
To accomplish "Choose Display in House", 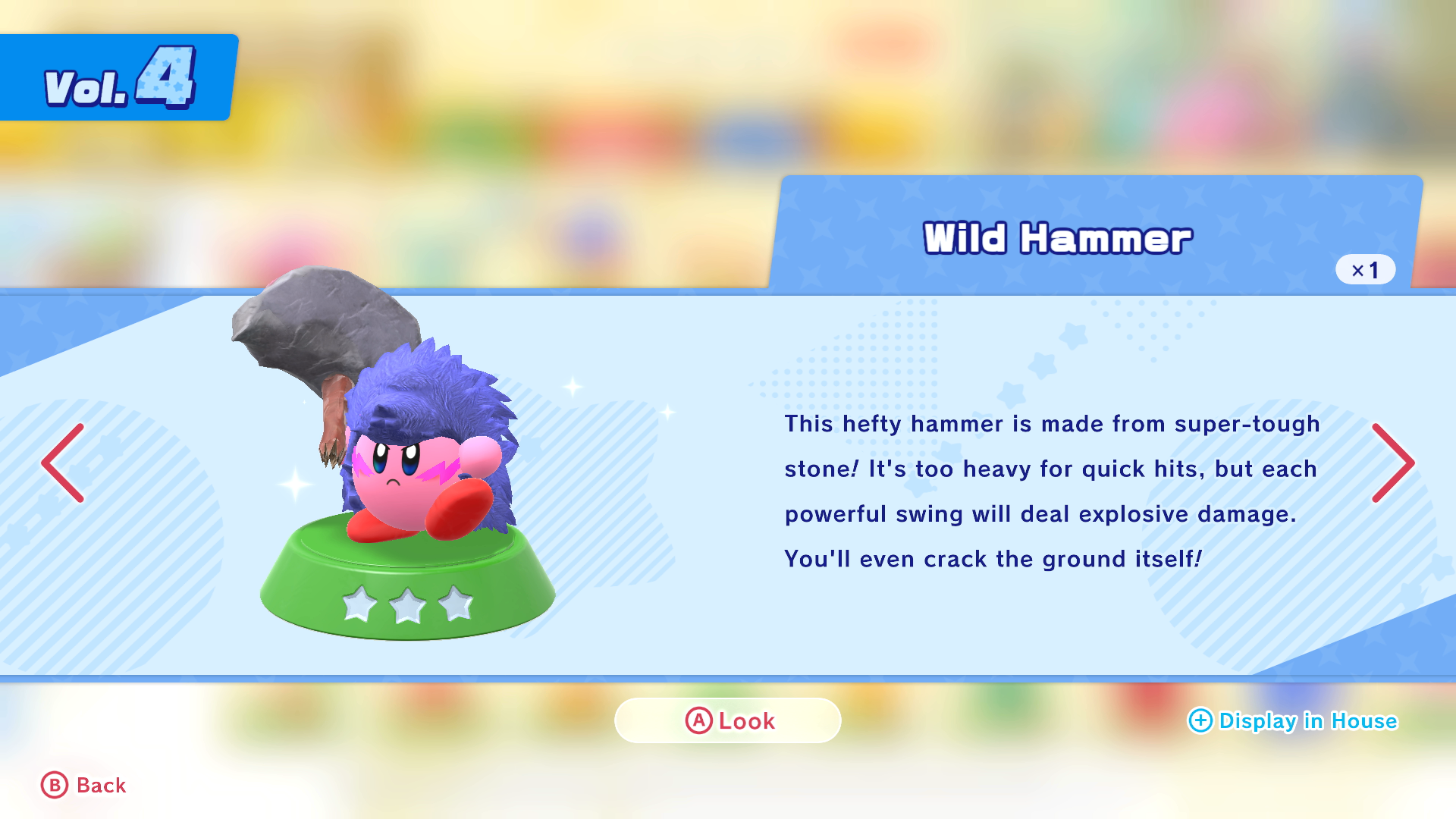I will point(1293,720).
